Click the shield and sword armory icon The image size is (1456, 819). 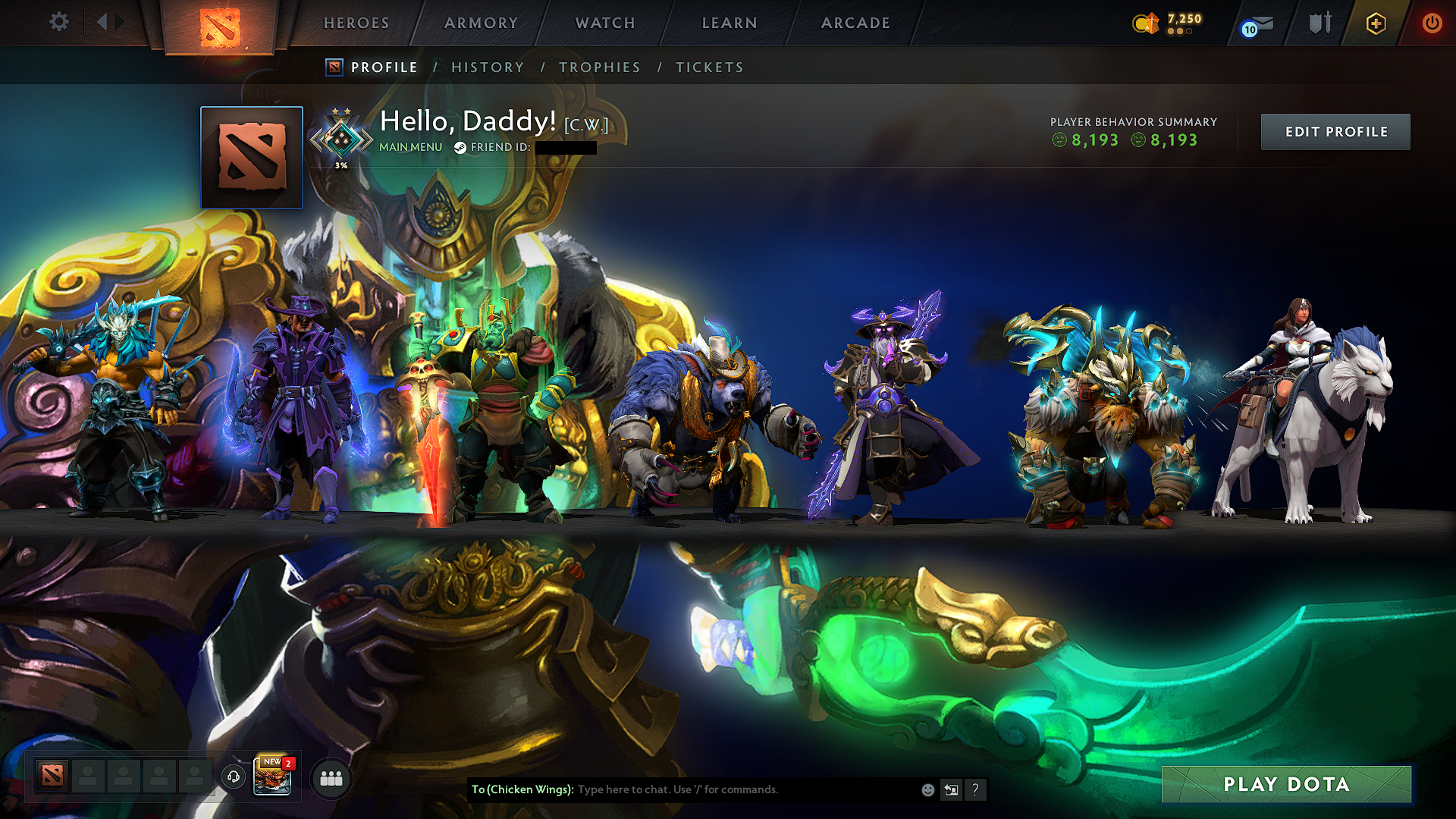1319,23
